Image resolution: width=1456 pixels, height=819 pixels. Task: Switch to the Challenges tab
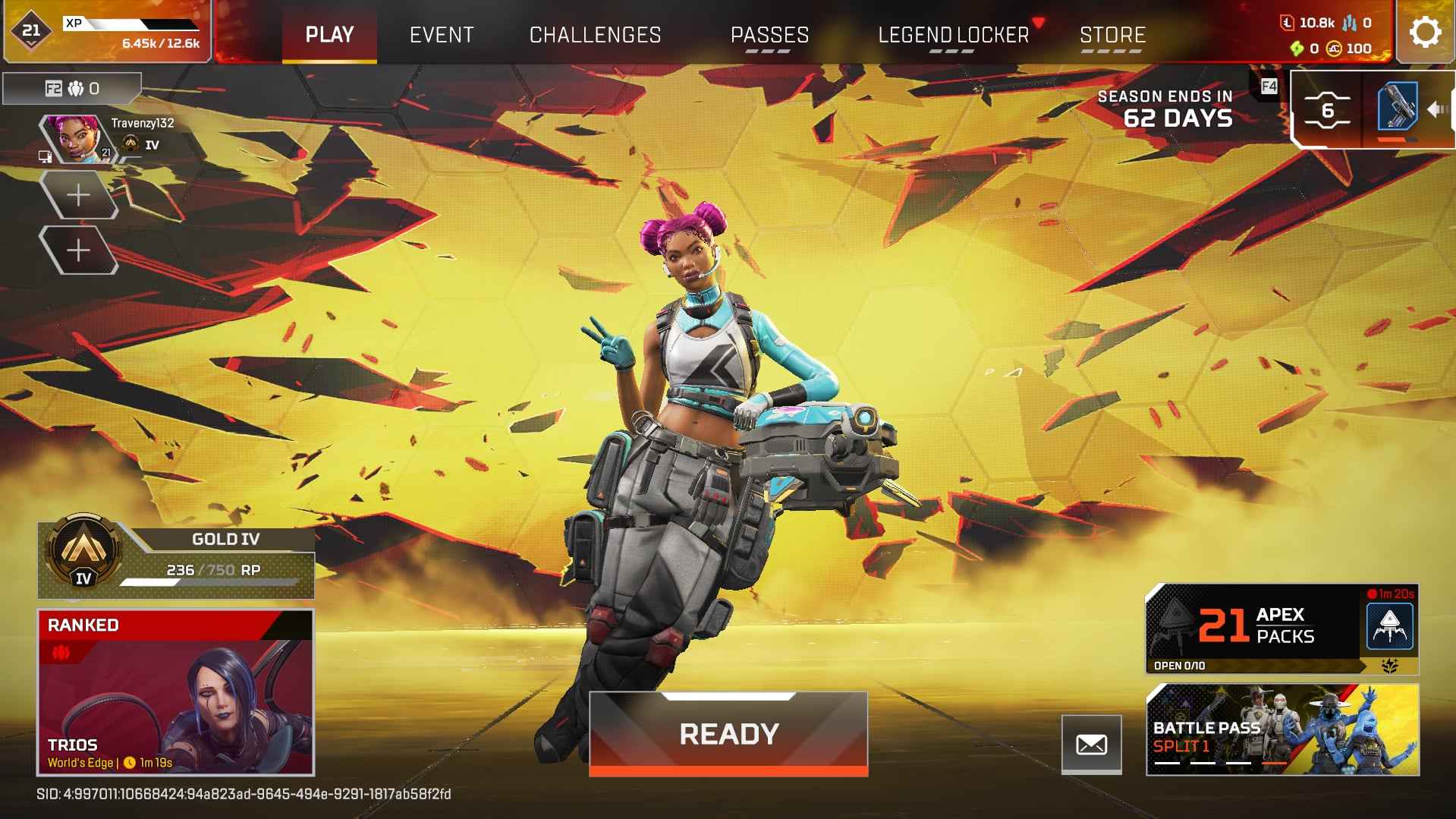pos(595,34)
